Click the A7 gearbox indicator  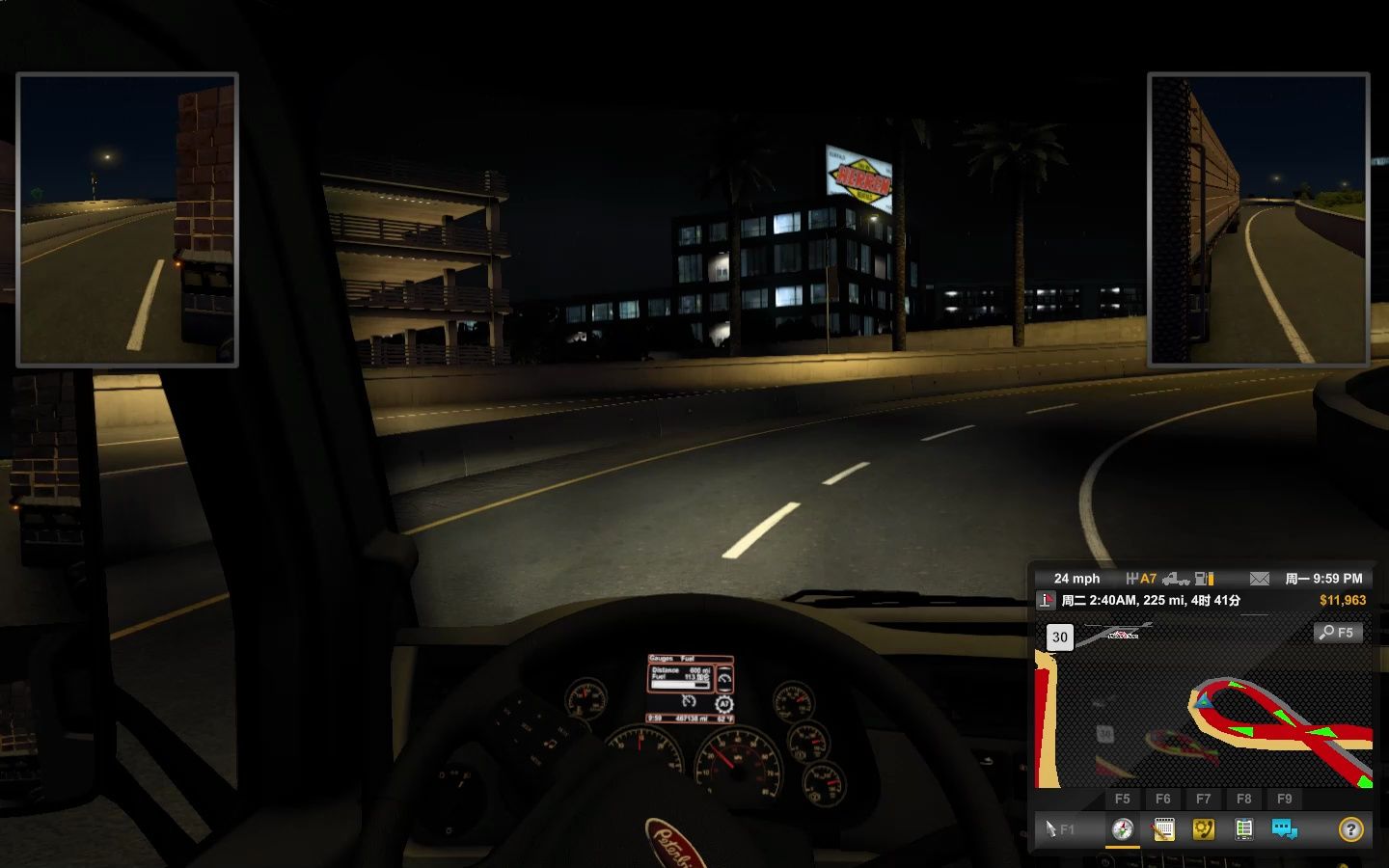pyautogui.click(x=1146, y=579)
